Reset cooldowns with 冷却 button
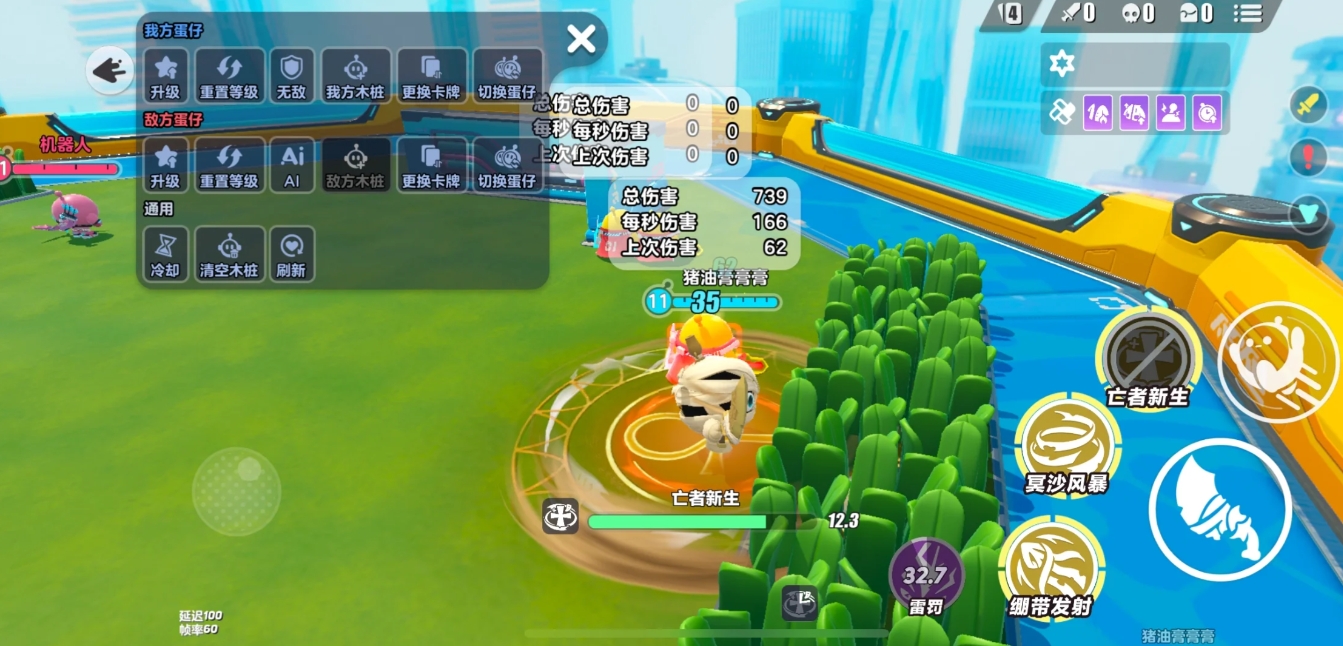The width and height of the screenshot is (1343, 646). (165, 254)
